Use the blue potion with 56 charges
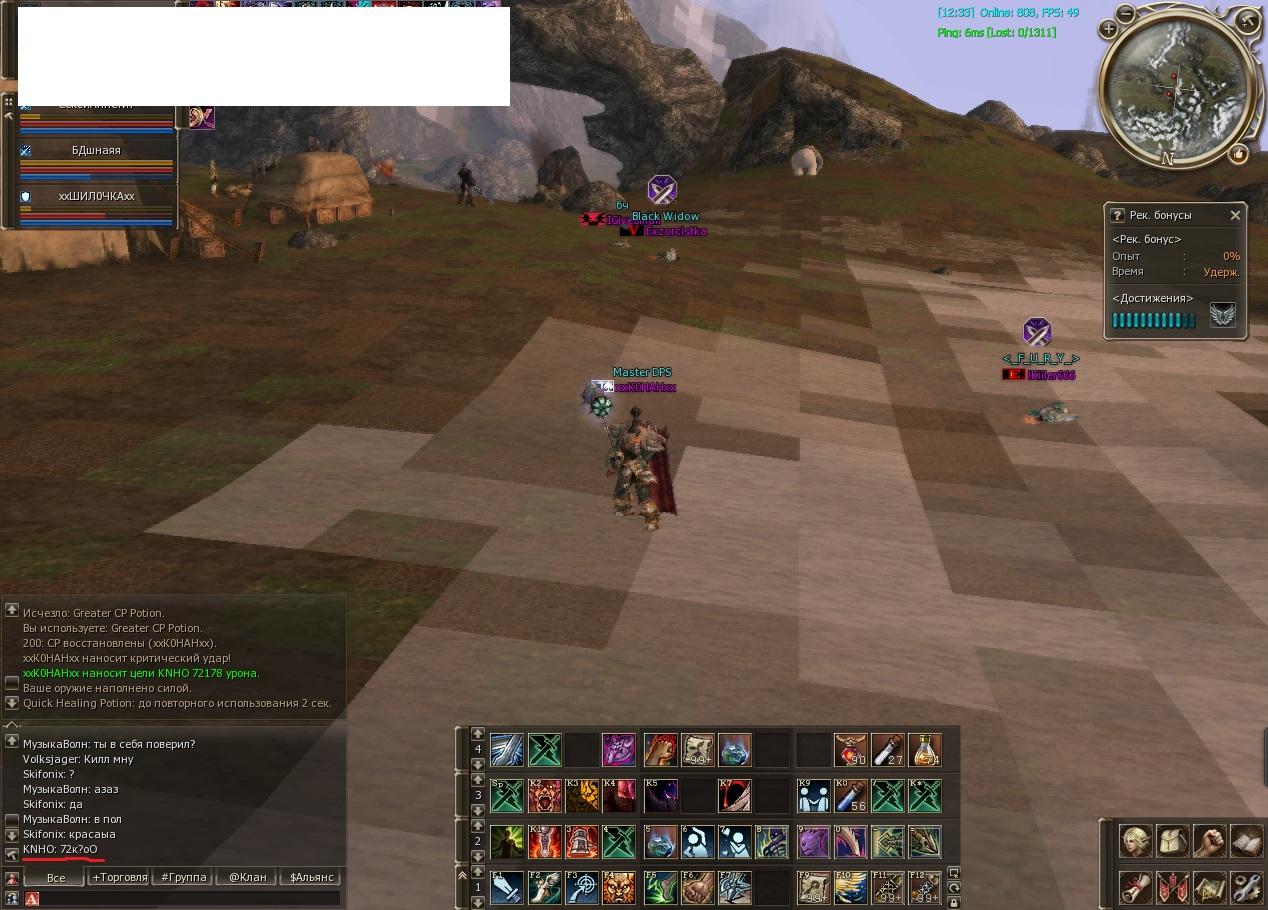 [x=851, y=796]
